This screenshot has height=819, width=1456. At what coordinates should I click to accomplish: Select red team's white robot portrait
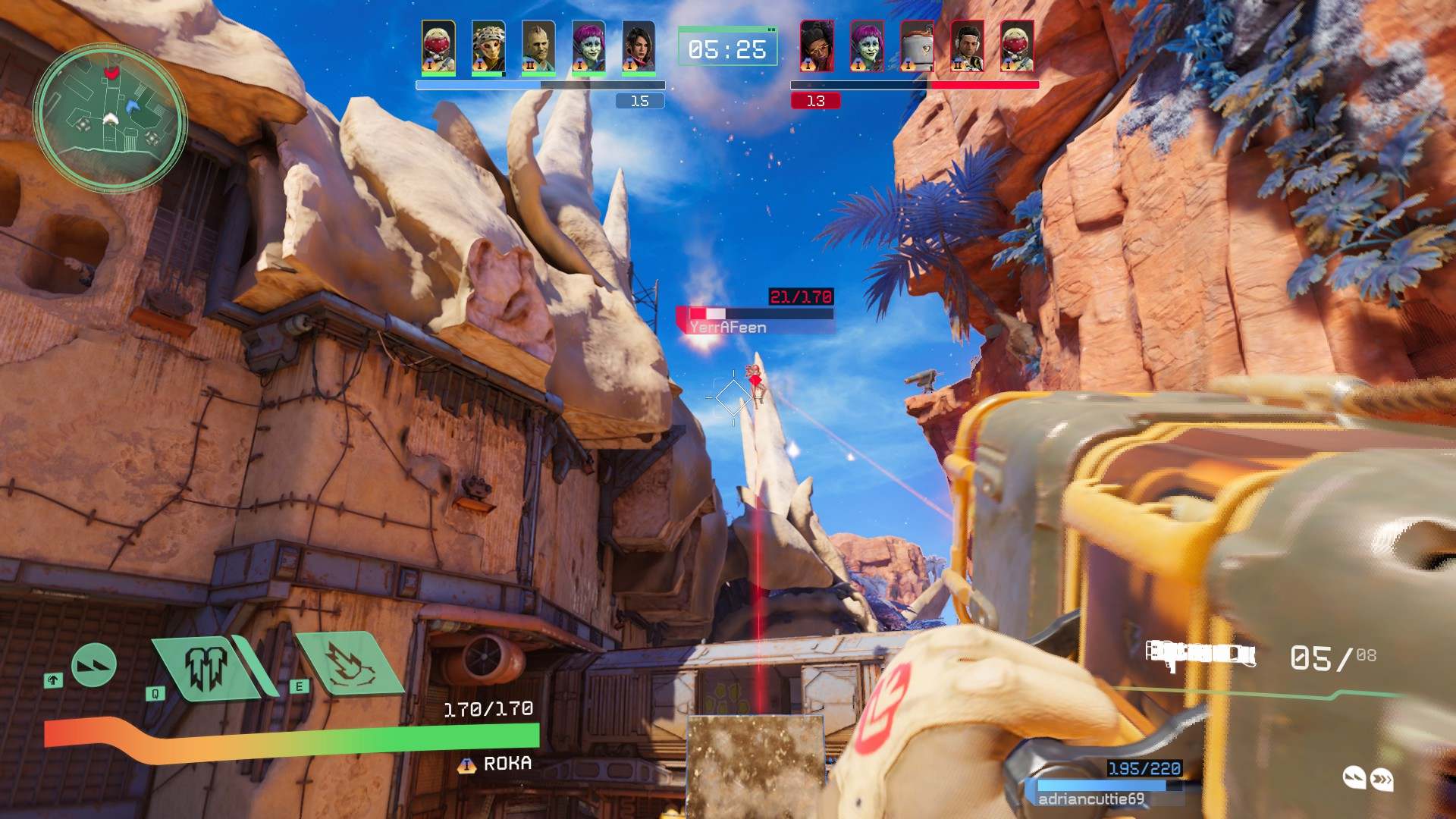coord(917,45)
